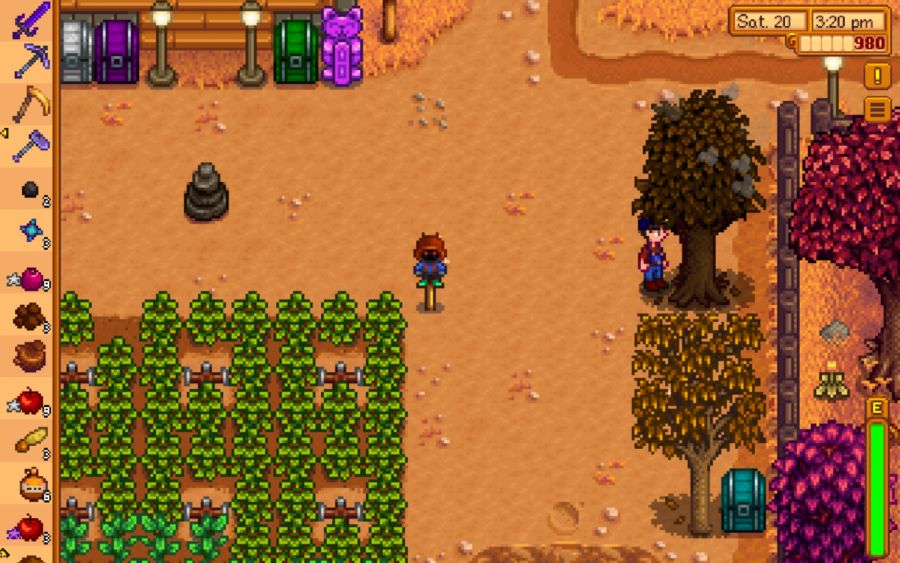Click the brown stump-like item slot
The height and width of the screenshot is (563, 900).
click(29, 357)
